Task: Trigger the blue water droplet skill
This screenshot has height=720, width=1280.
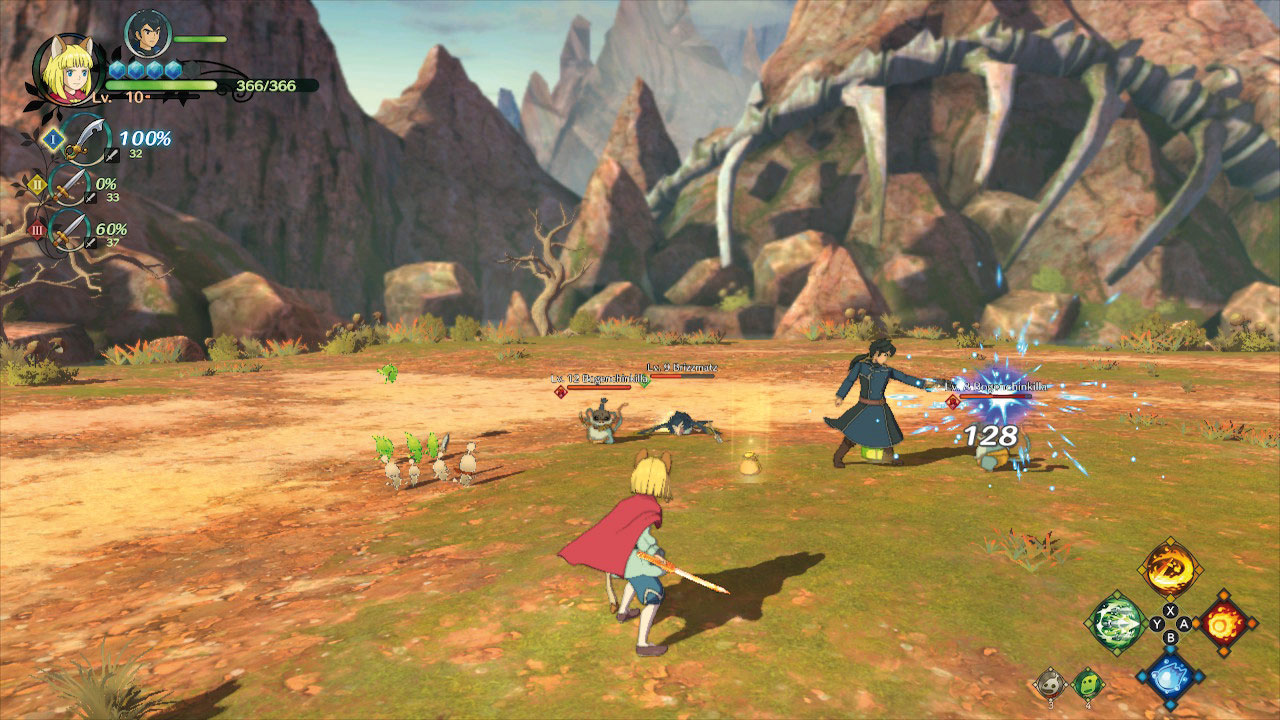Action: 1170,677
